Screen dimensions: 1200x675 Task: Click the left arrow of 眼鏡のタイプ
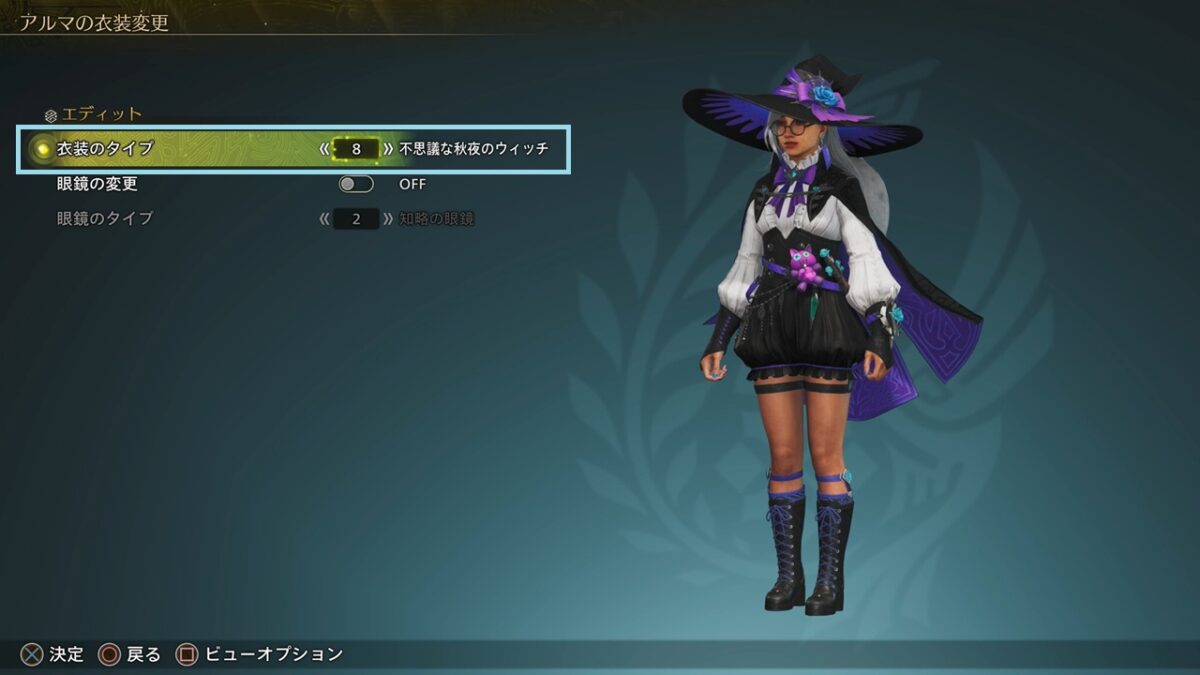(324, 218)
